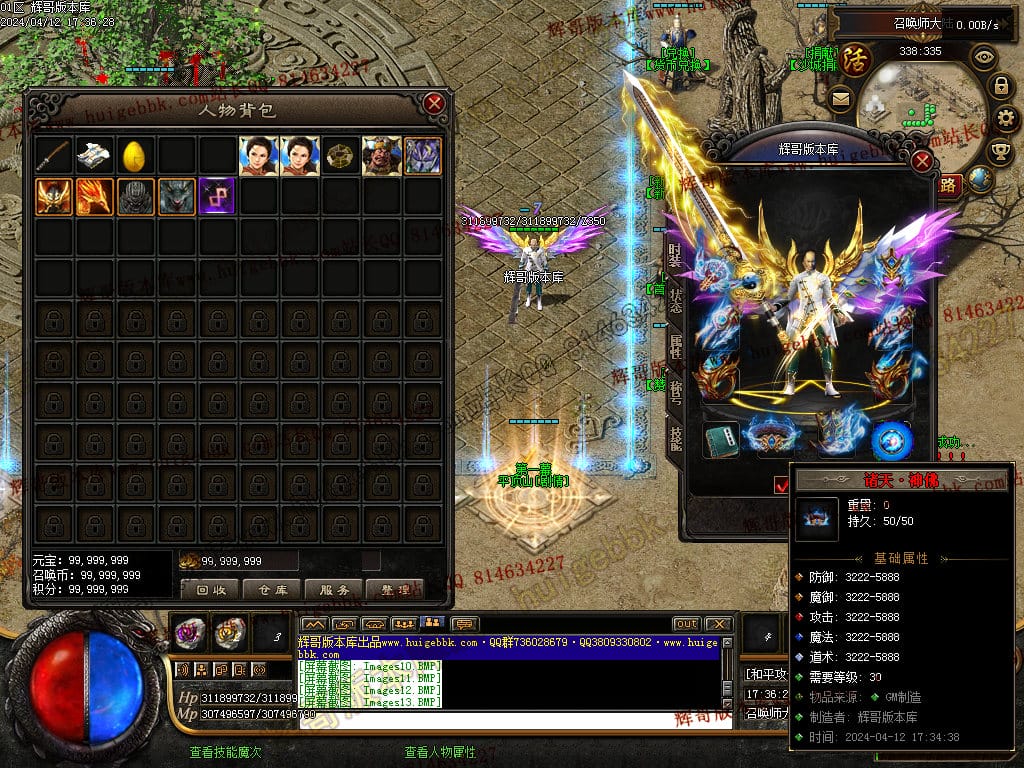
Task: Open the world map globe icon
Action: (980, 180)
